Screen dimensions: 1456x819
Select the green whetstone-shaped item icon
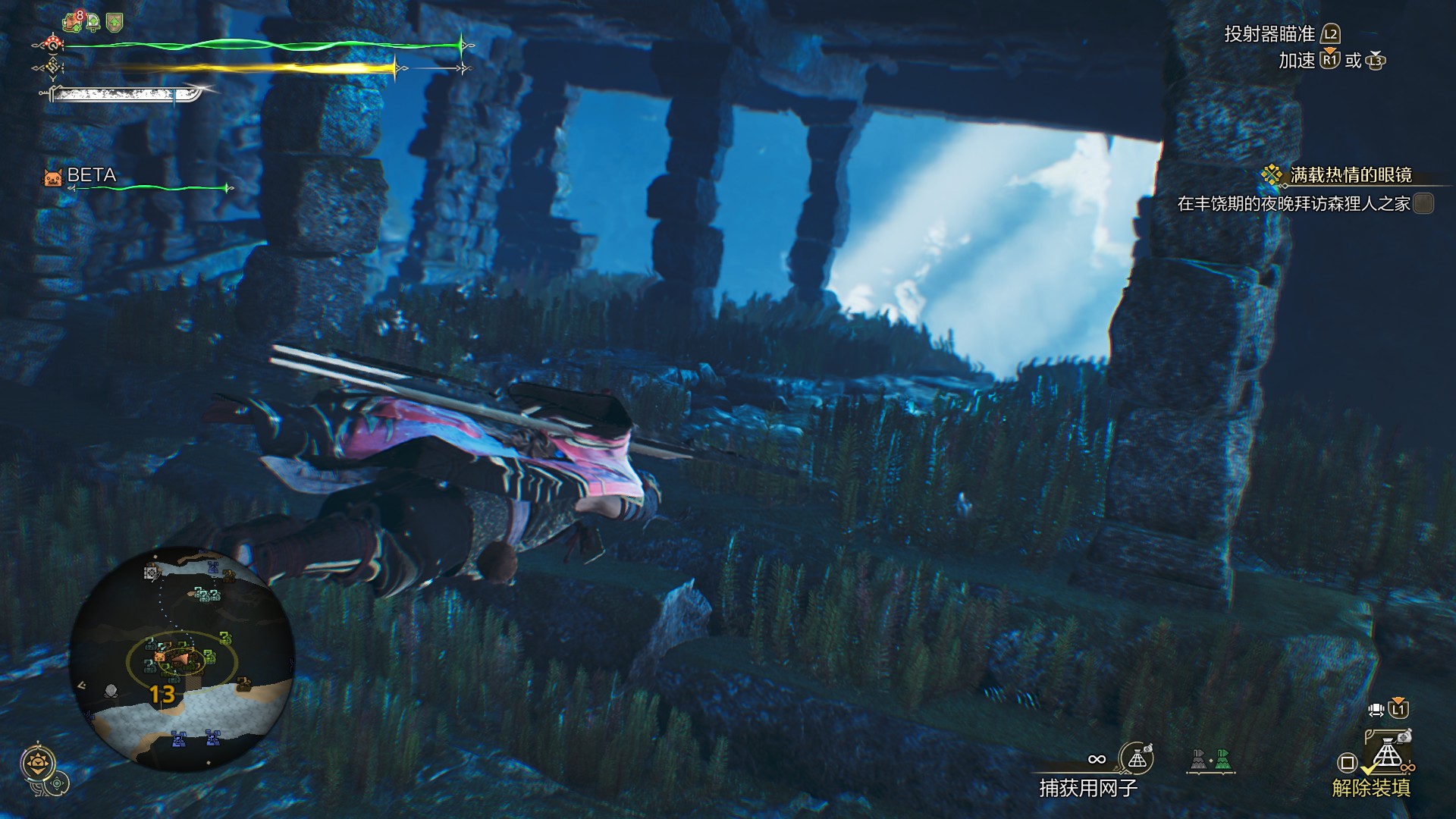point(1222,759)
